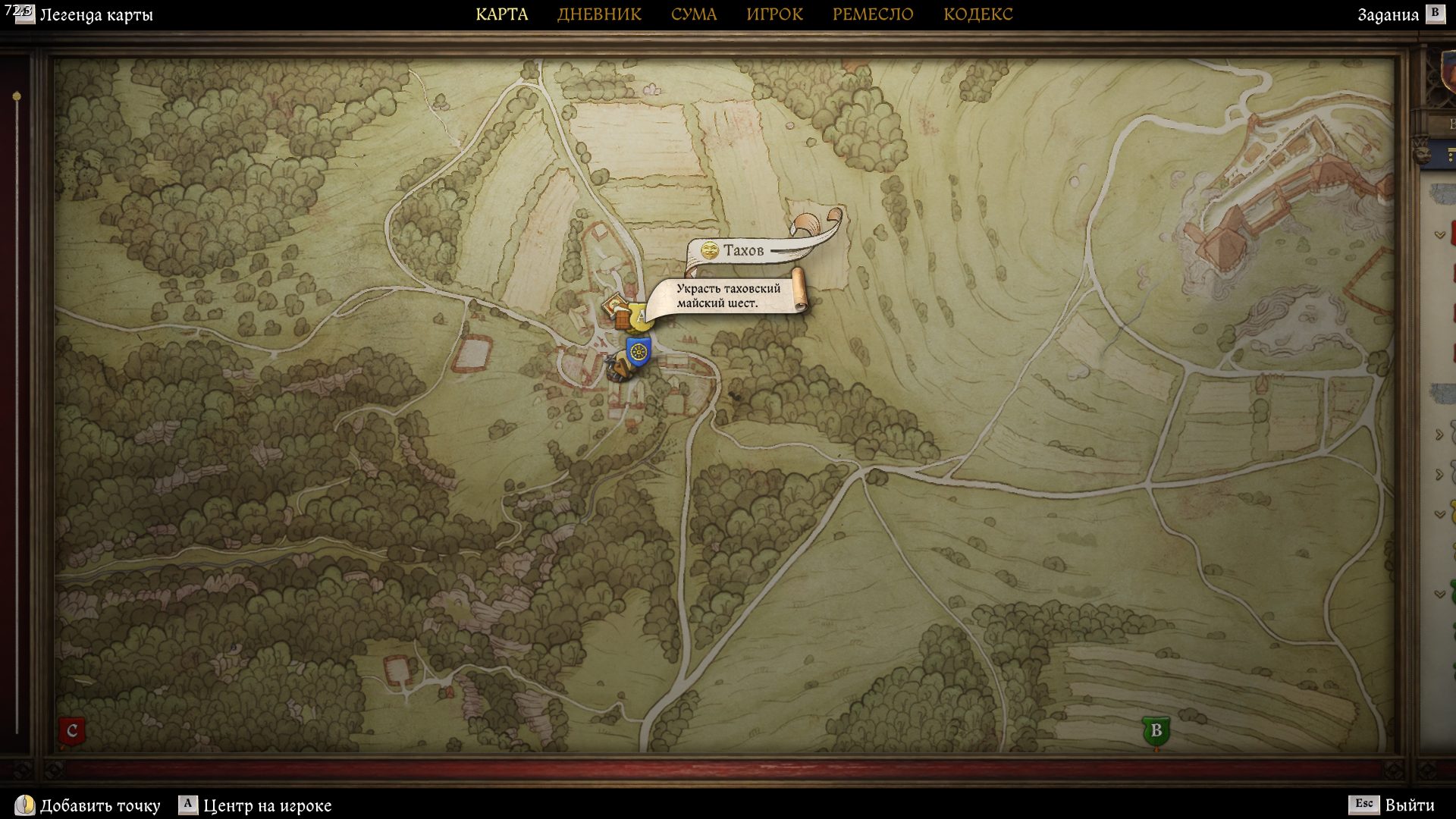Click the beer mug tavern marker
Viewport: 1456px width, 819px height.
[x=623, y=320]
